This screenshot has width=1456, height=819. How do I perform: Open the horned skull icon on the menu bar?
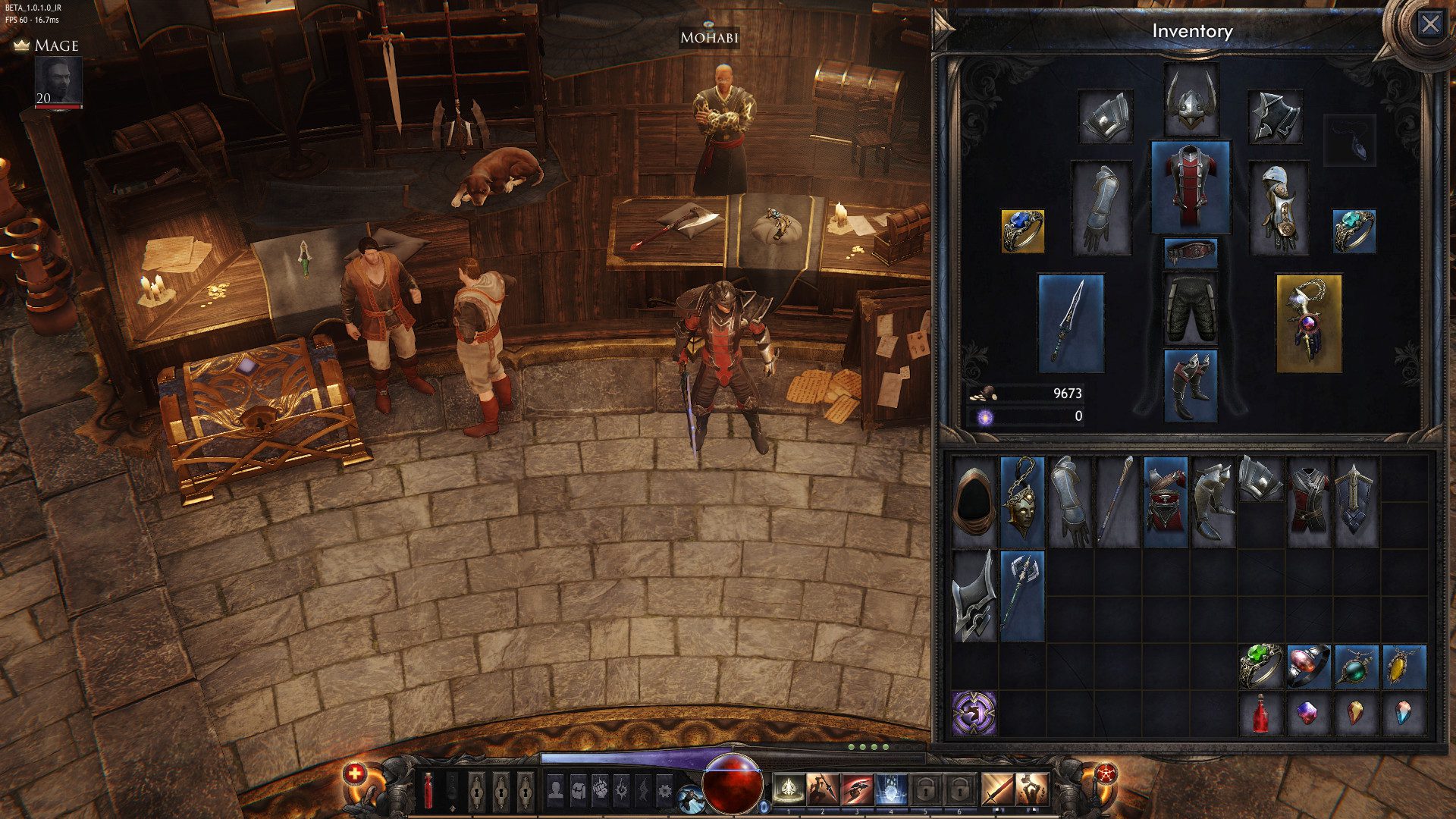[x=622, y=787]
